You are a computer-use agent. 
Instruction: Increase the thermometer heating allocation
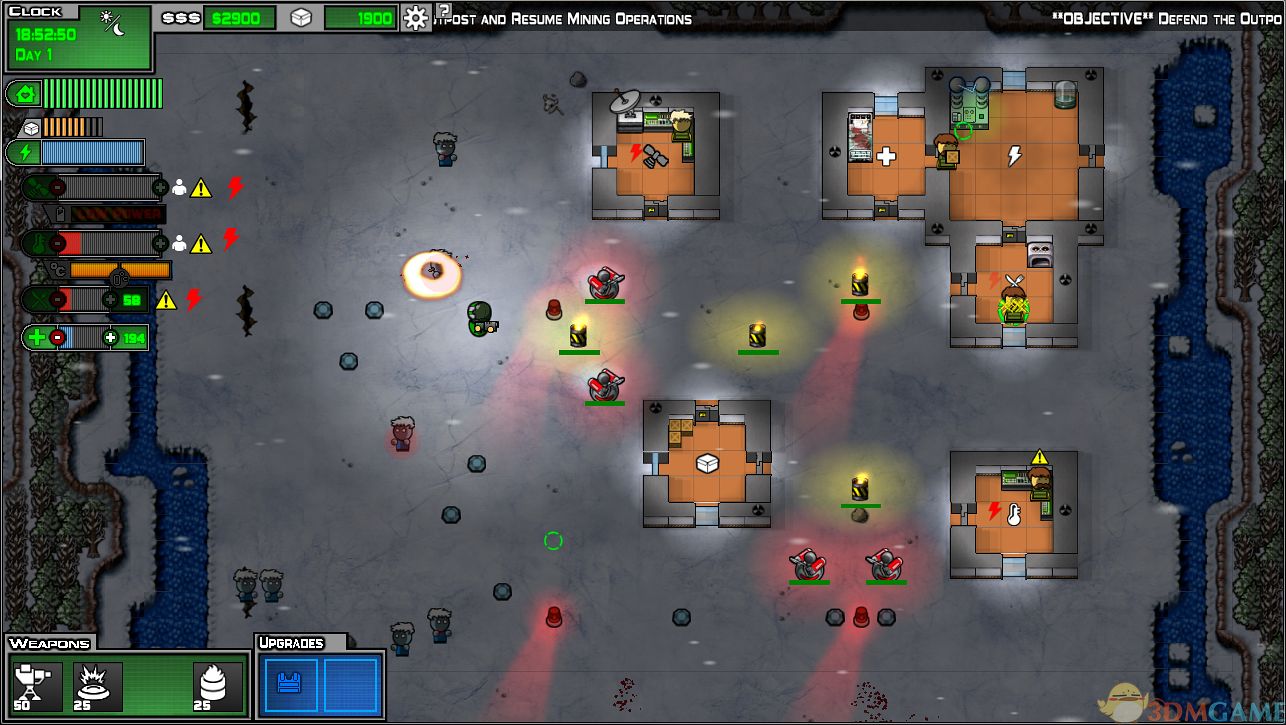click(x=160, y=243)
